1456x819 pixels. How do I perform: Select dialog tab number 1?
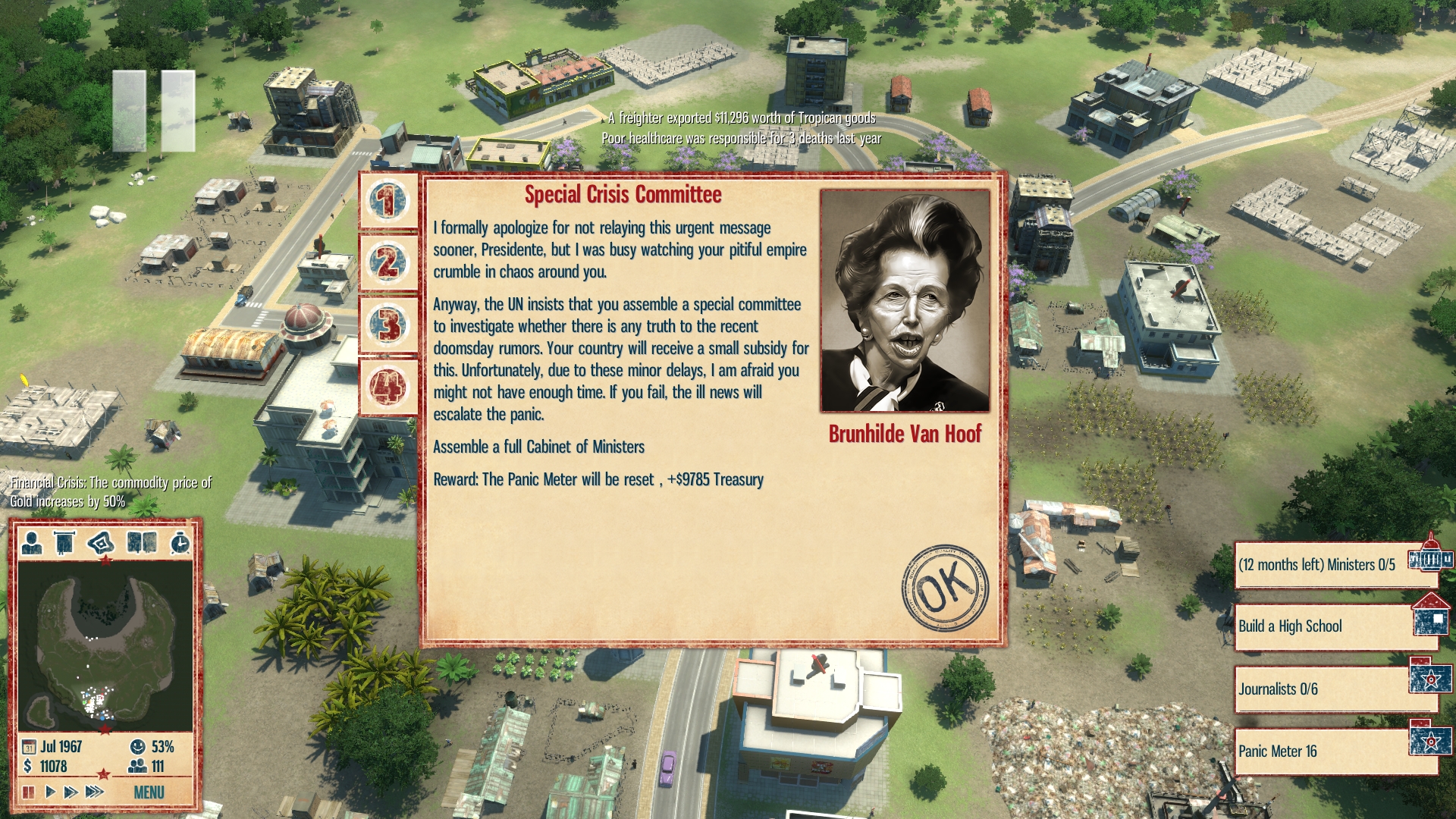point(388,201)
